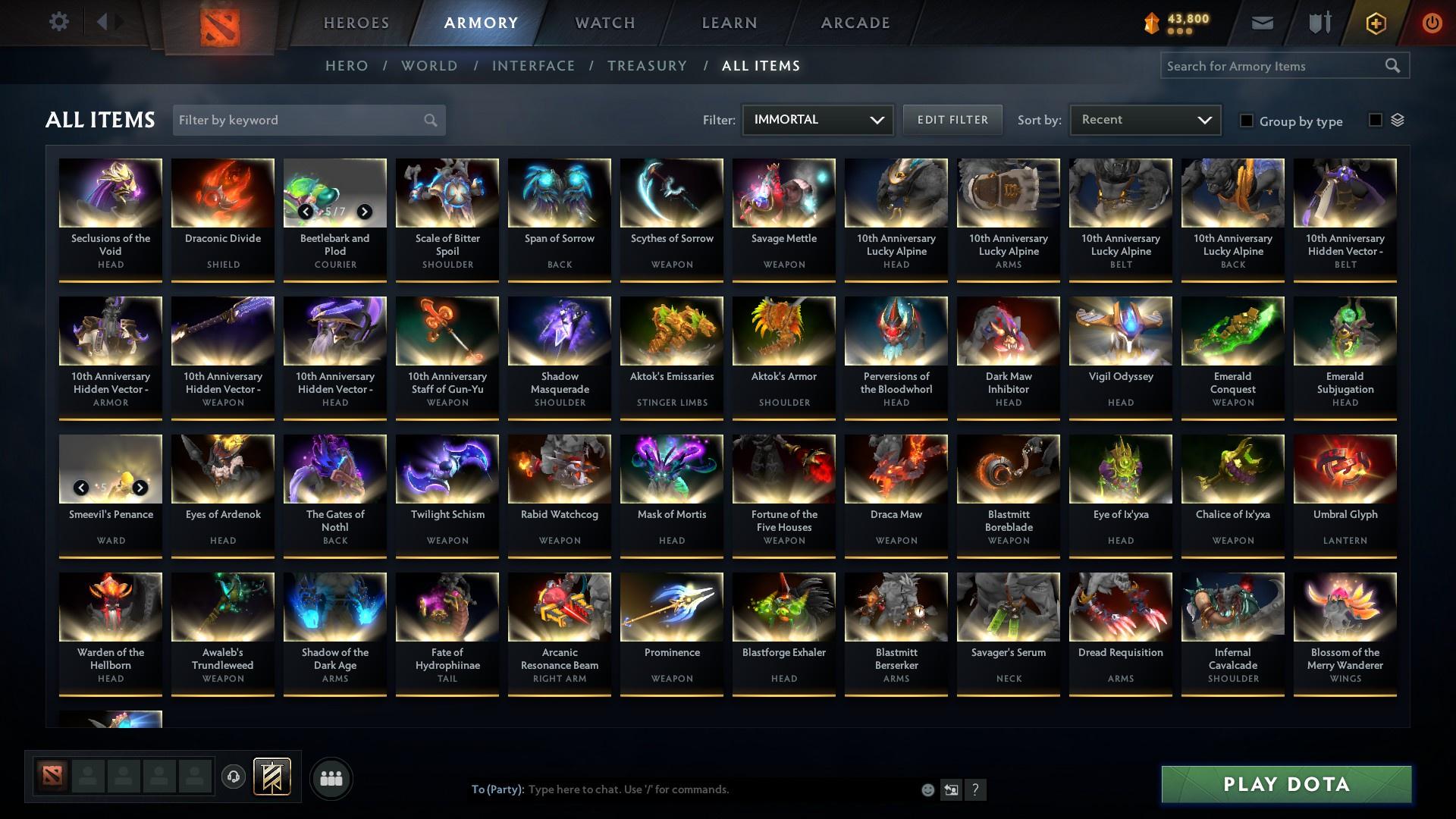1456x819 pixels.
Task: Open the IMMORTAL filter dropdown
Action: 817,119
